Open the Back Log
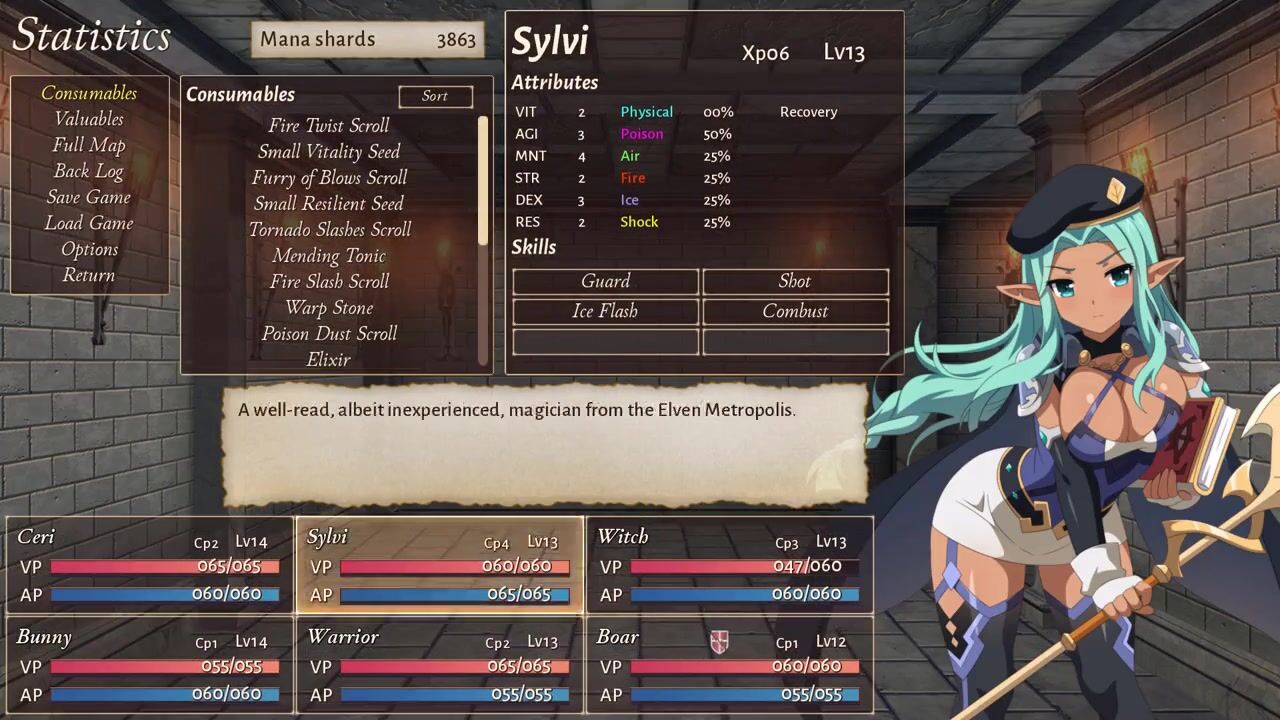Image resolution: width=1280 pixels, height=720 pixels. click(89, 171)
